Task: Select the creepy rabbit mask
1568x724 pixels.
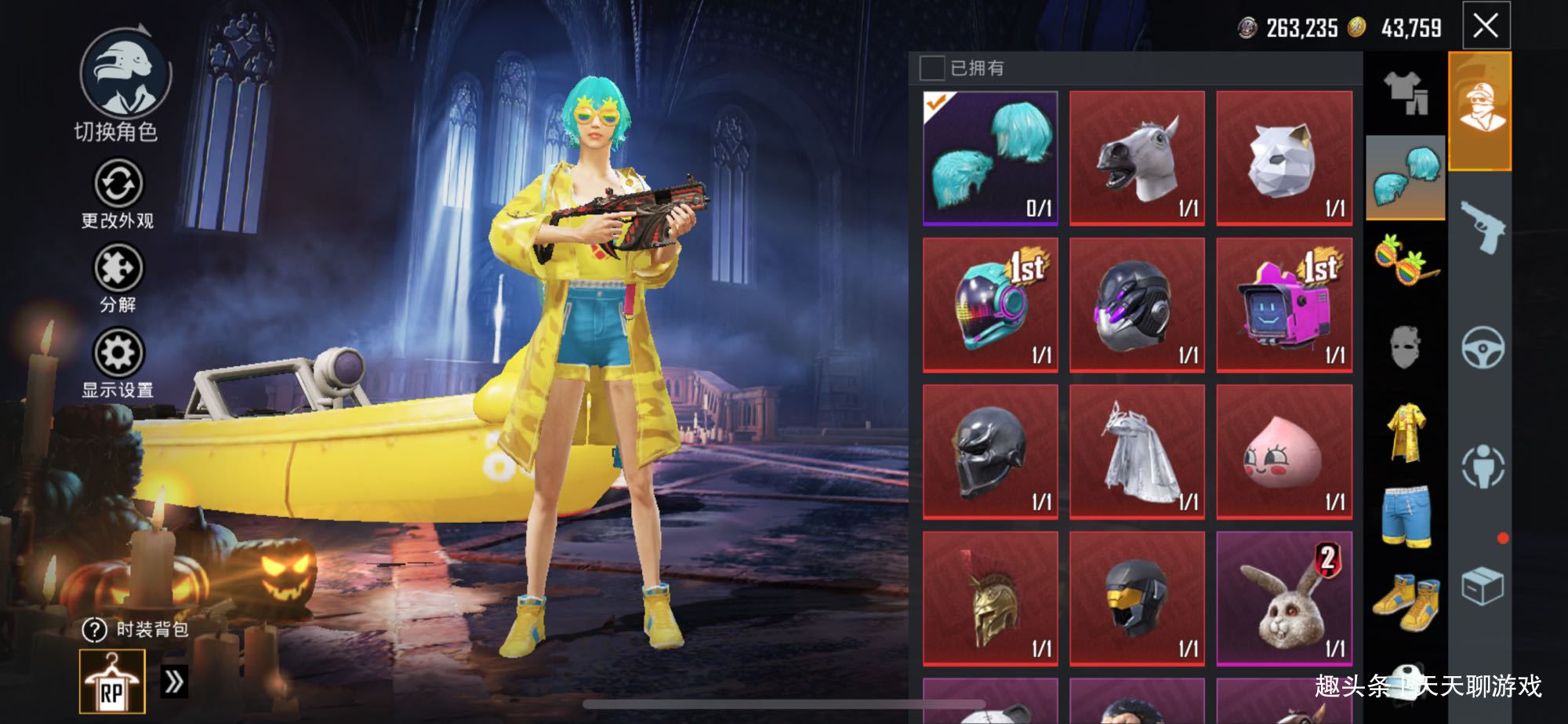Action: point(1284,598)
